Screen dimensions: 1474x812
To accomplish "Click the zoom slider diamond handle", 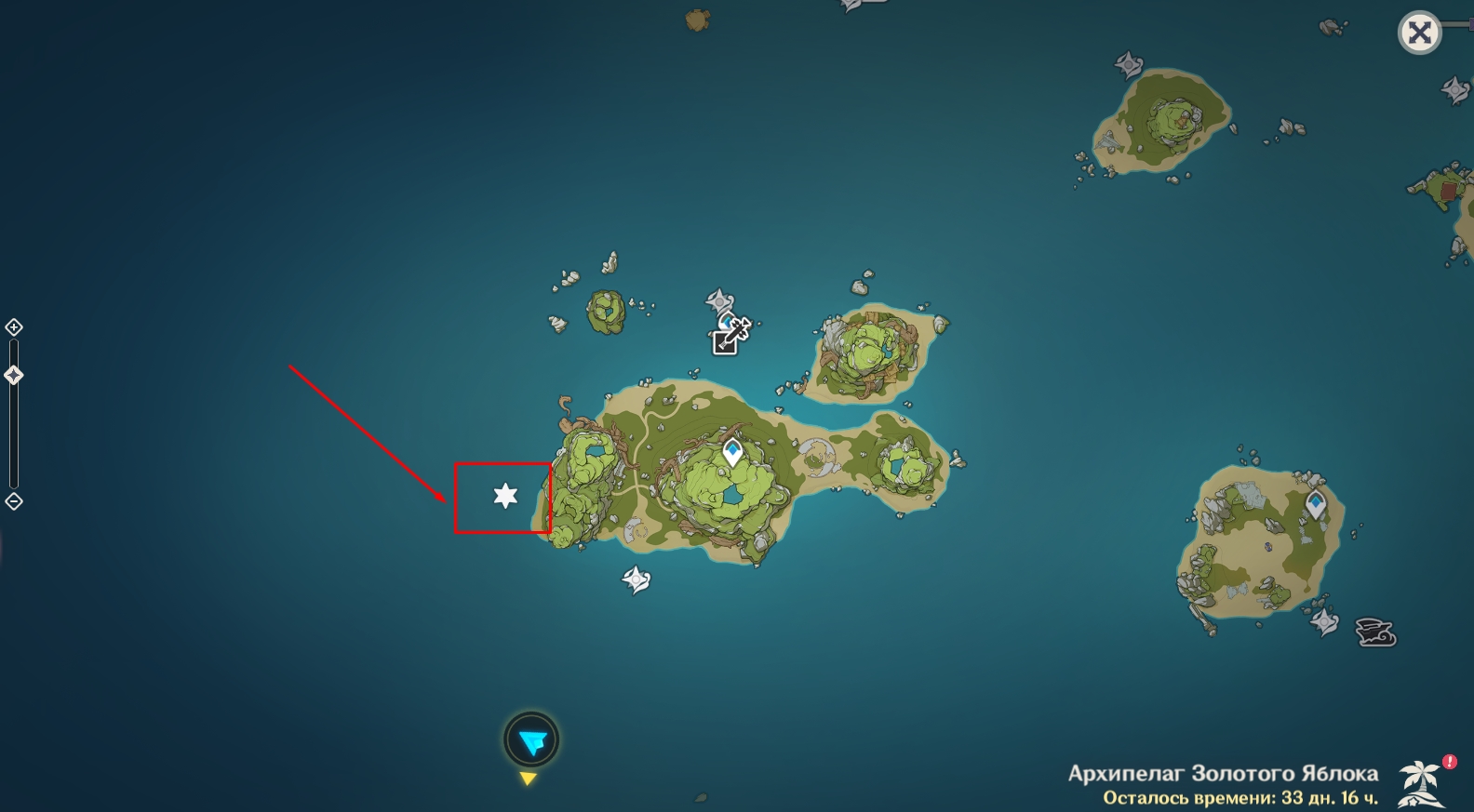I will point(14,376).
